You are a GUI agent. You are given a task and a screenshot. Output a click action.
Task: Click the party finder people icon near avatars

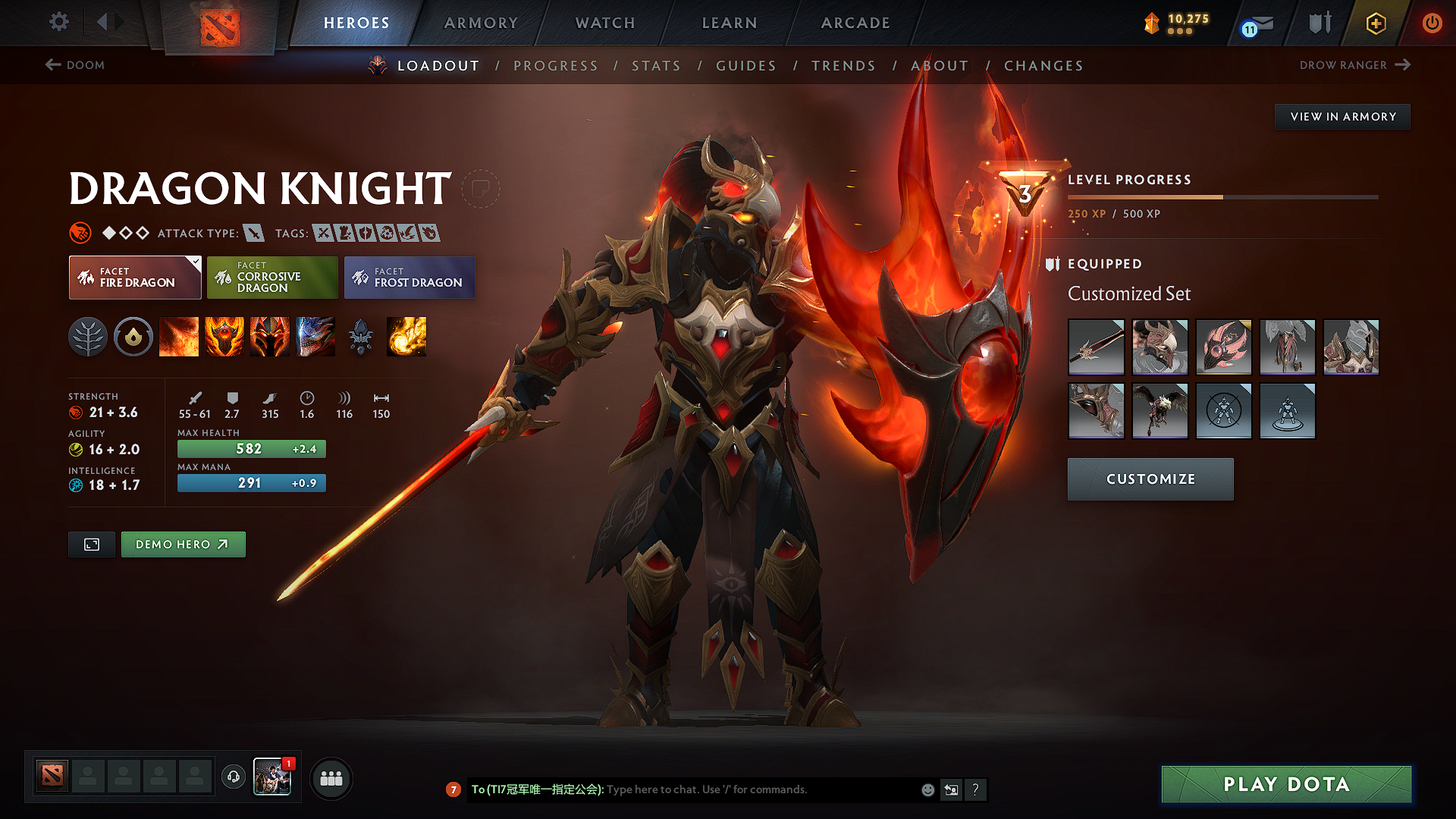(331, 777)
